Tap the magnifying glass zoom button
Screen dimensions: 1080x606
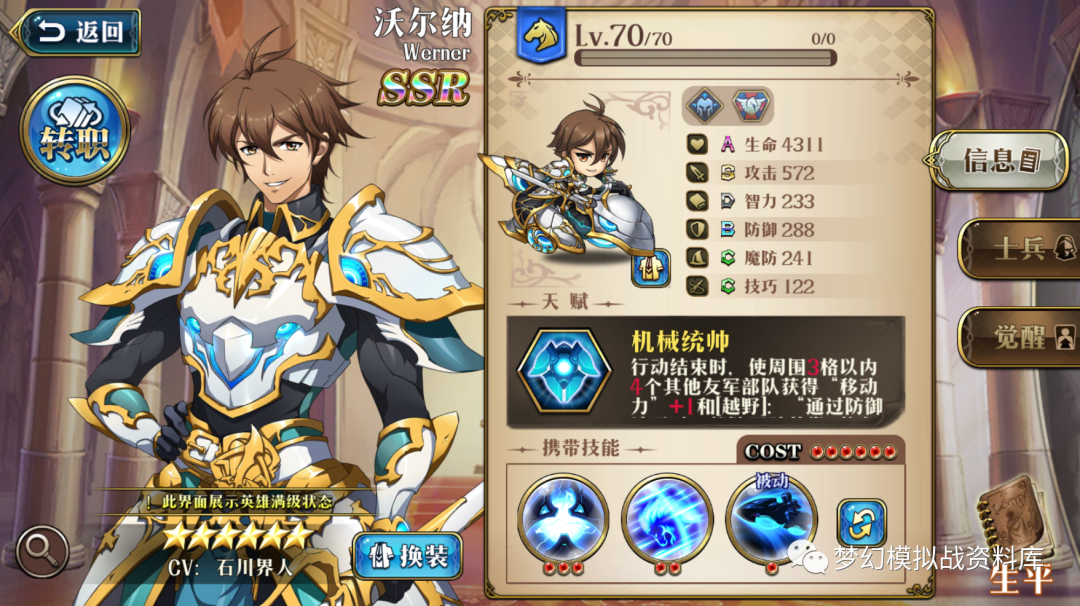[42, 549]
